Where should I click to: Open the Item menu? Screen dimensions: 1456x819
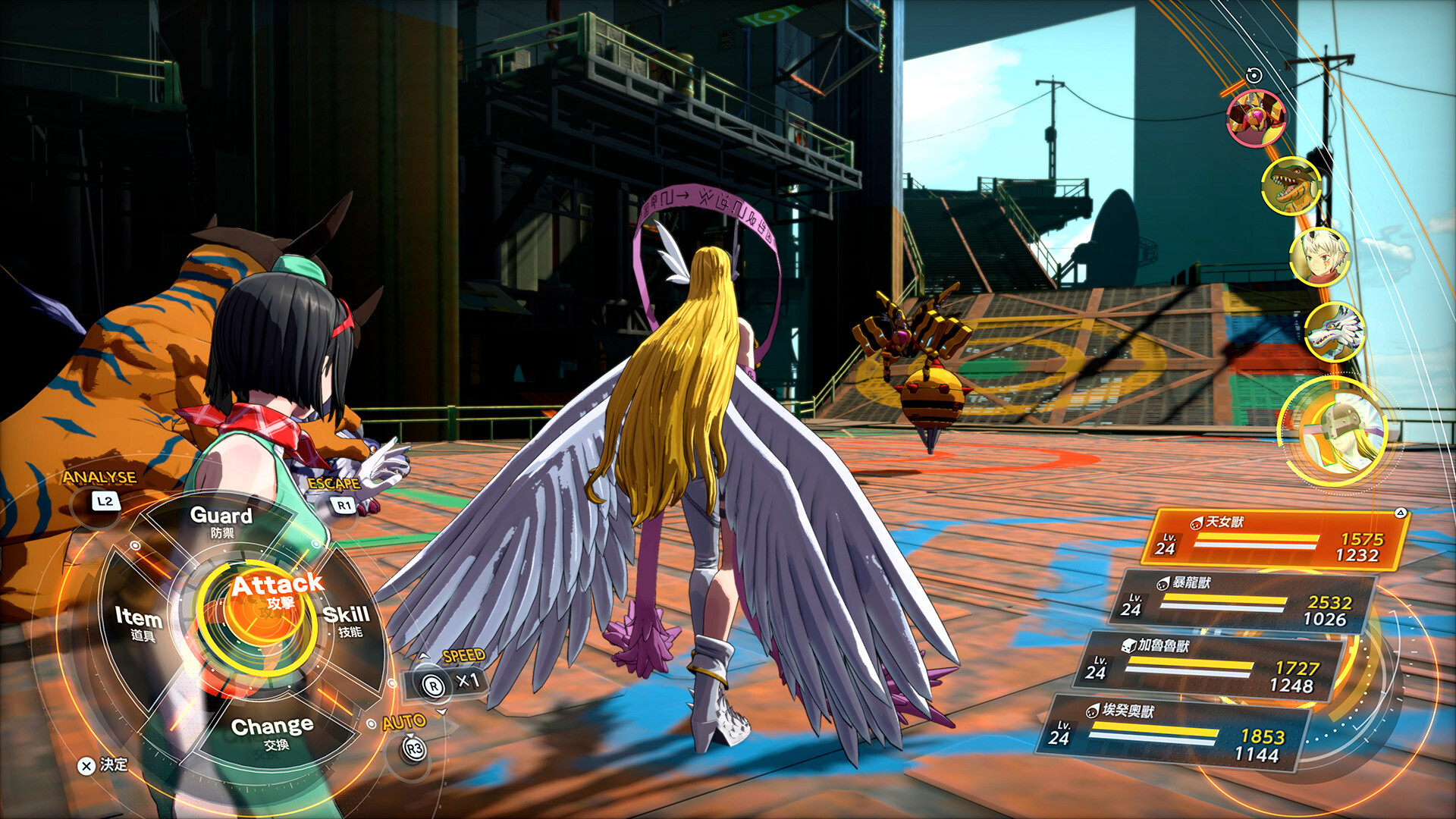[x=138, y=622]
